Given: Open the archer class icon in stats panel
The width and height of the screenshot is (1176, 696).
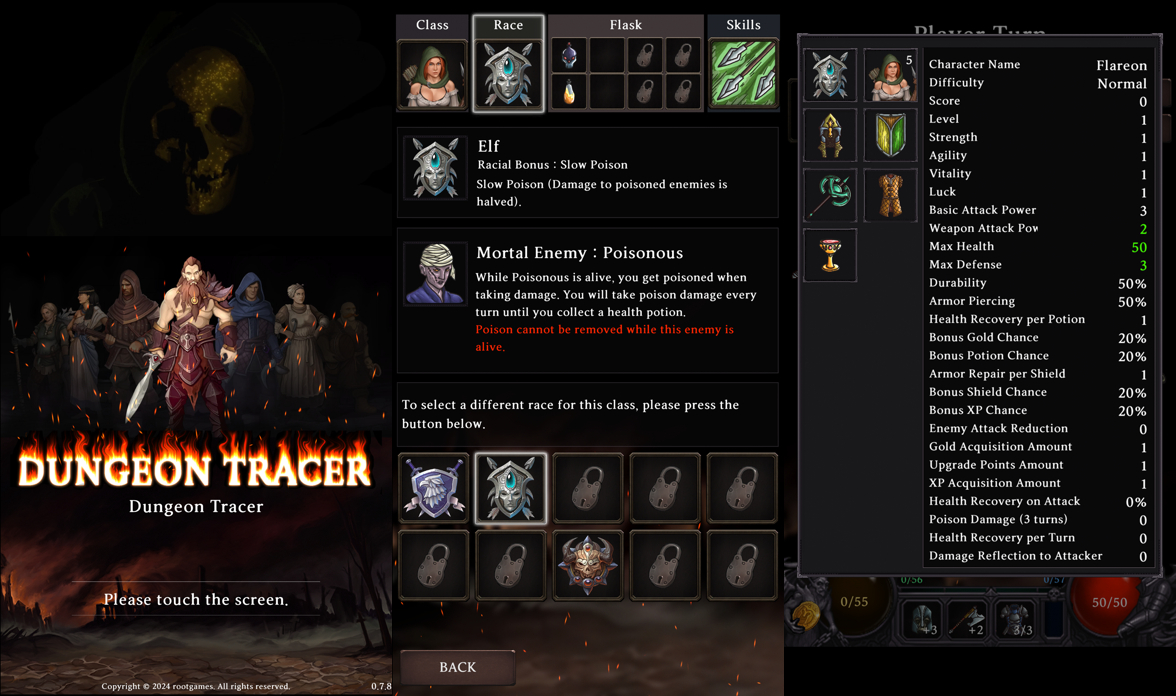Looking at the screenshot, I should [x=890, y=75].
